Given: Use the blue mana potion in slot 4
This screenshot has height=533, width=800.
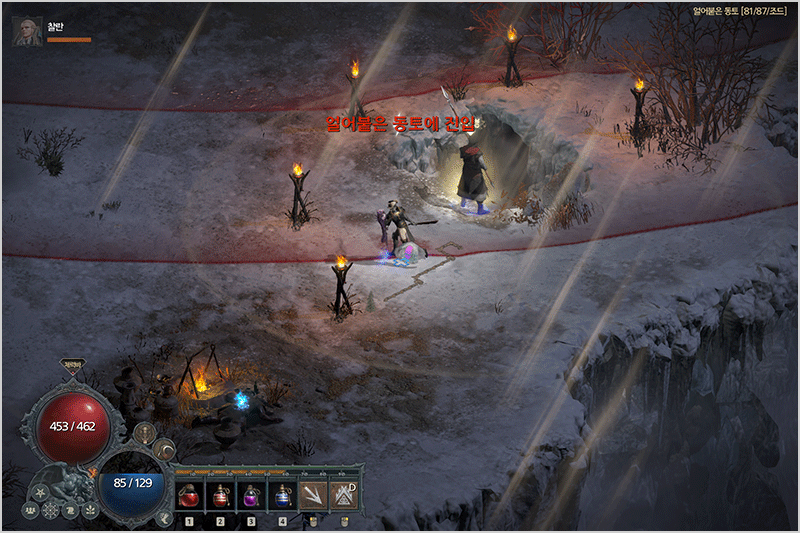Looking at the screenshot, I should click(282, 494).
